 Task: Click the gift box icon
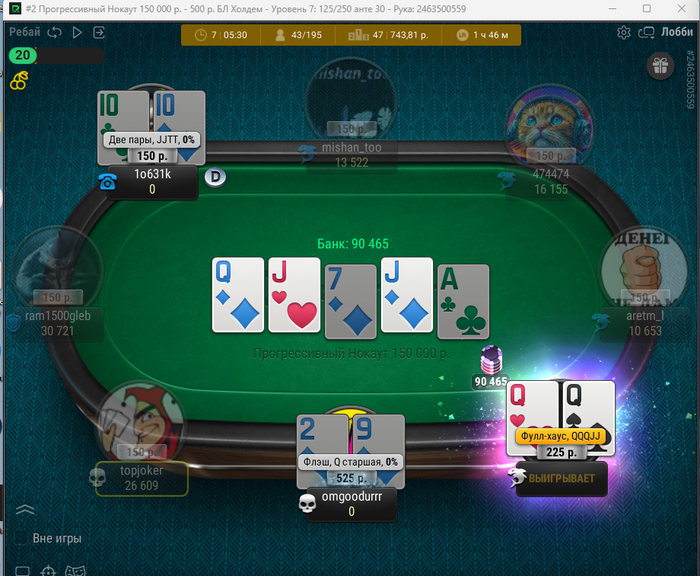click(x=659, y=67)
